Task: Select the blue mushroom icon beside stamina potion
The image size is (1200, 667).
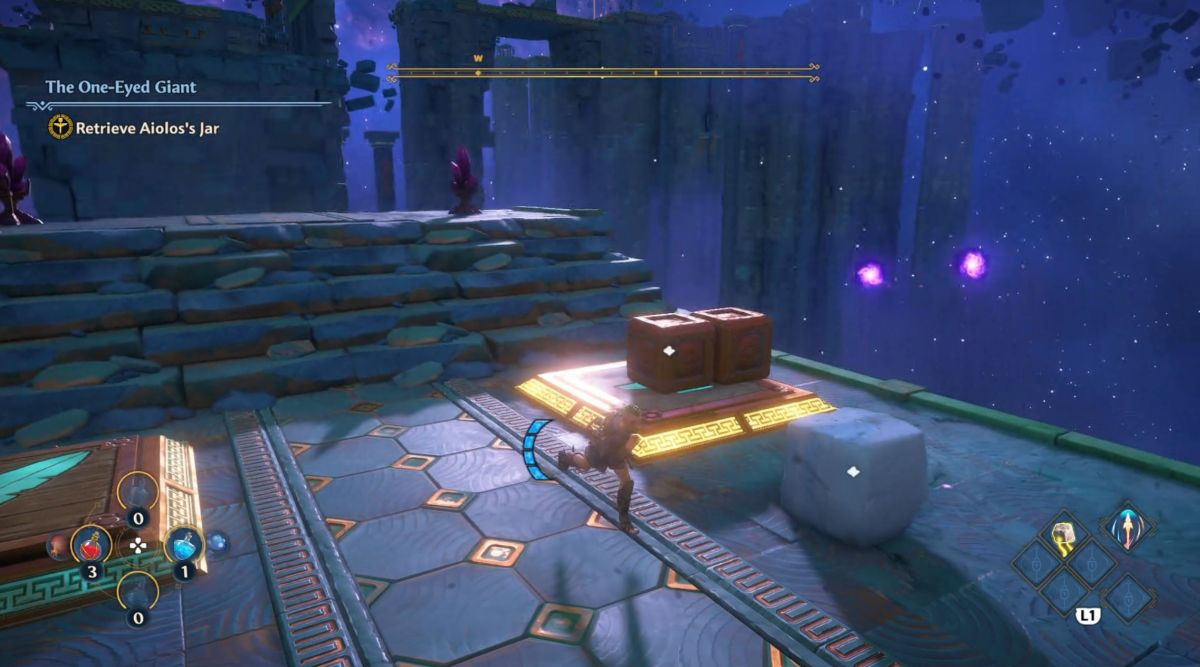Action: click(217, 543)
